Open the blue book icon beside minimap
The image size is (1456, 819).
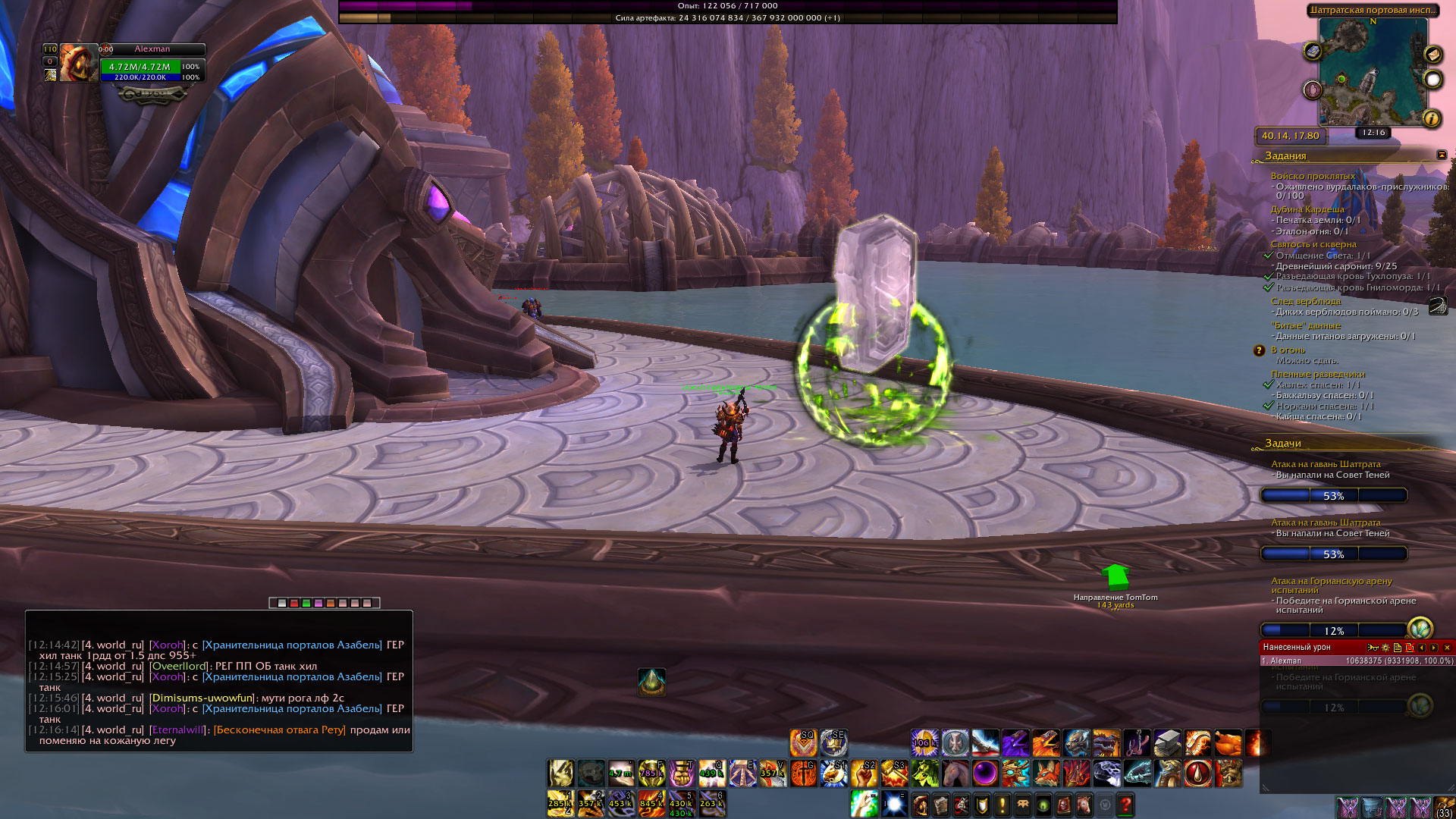(1313, 51)
